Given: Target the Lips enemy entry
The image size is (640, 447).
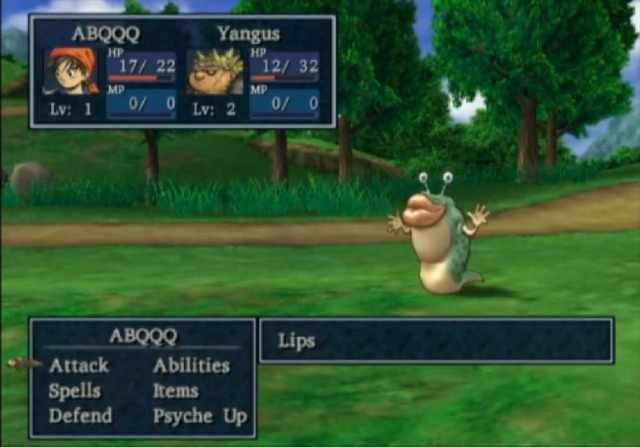Looking at the screenshot, I should 297,341.
